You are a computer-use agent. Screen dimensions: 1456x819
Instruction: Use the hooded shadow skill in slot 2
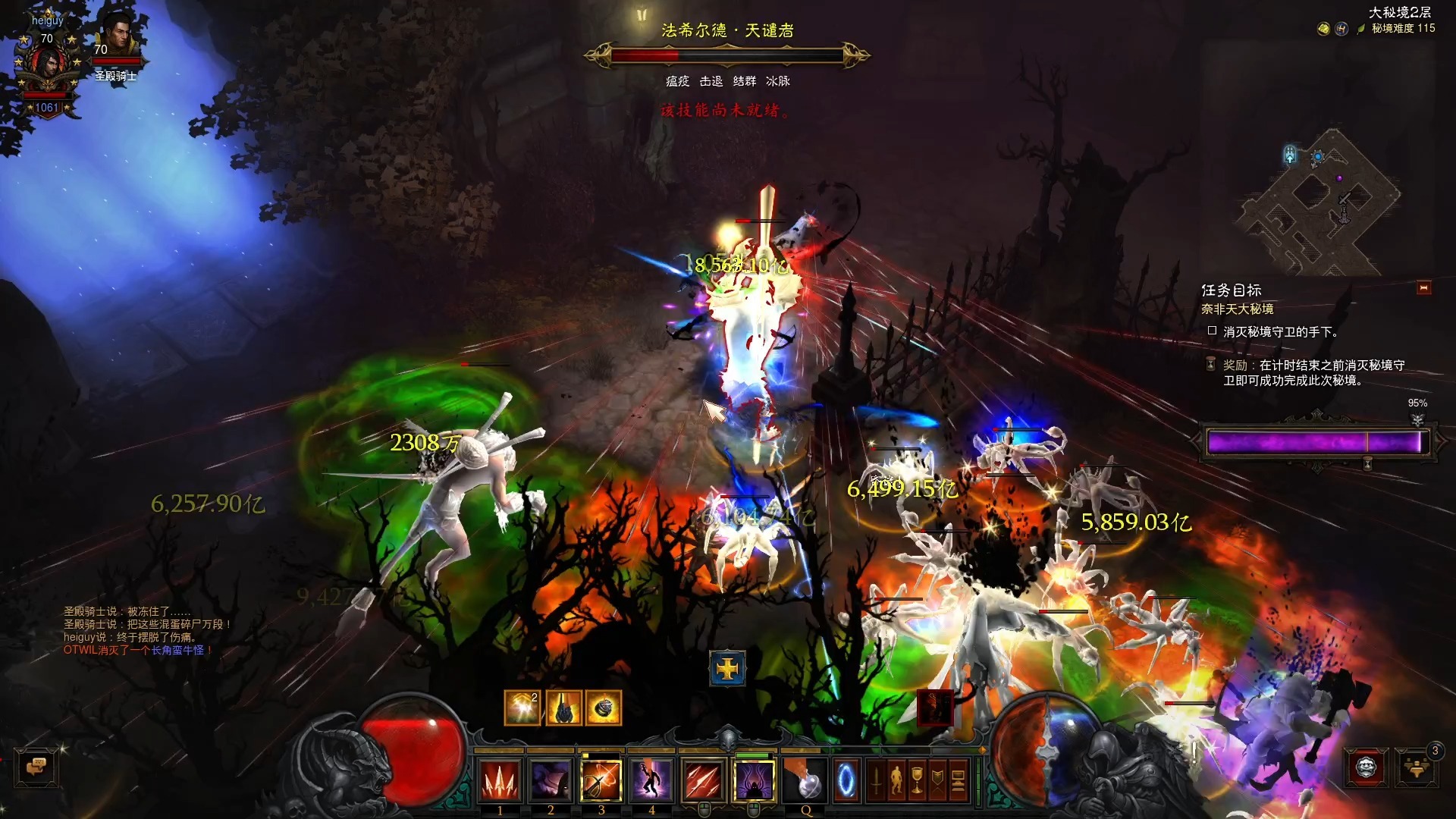[x=551, y=780]
